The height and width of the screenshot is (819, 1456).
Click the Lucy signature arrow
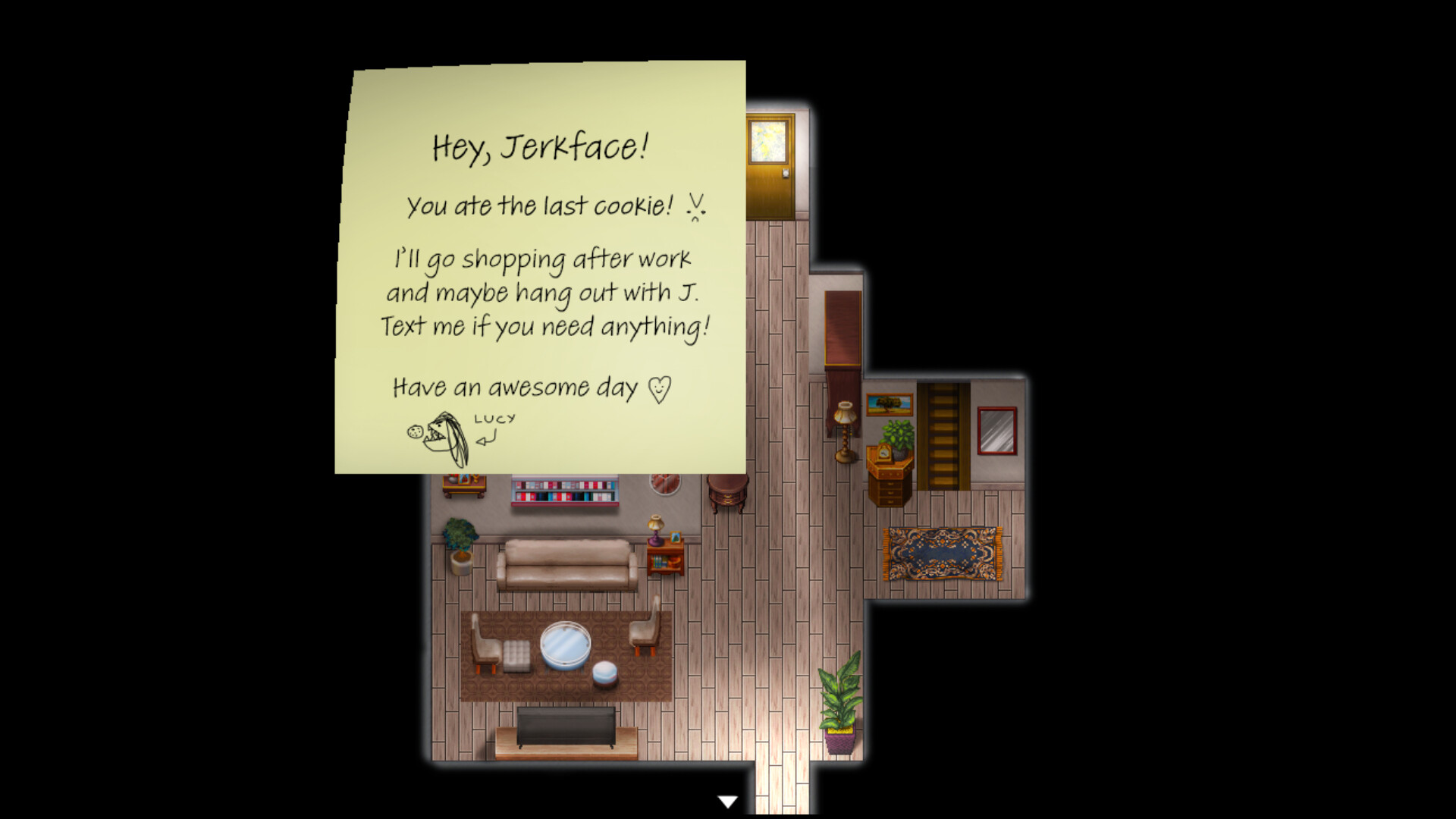click(x=484, y=440)
